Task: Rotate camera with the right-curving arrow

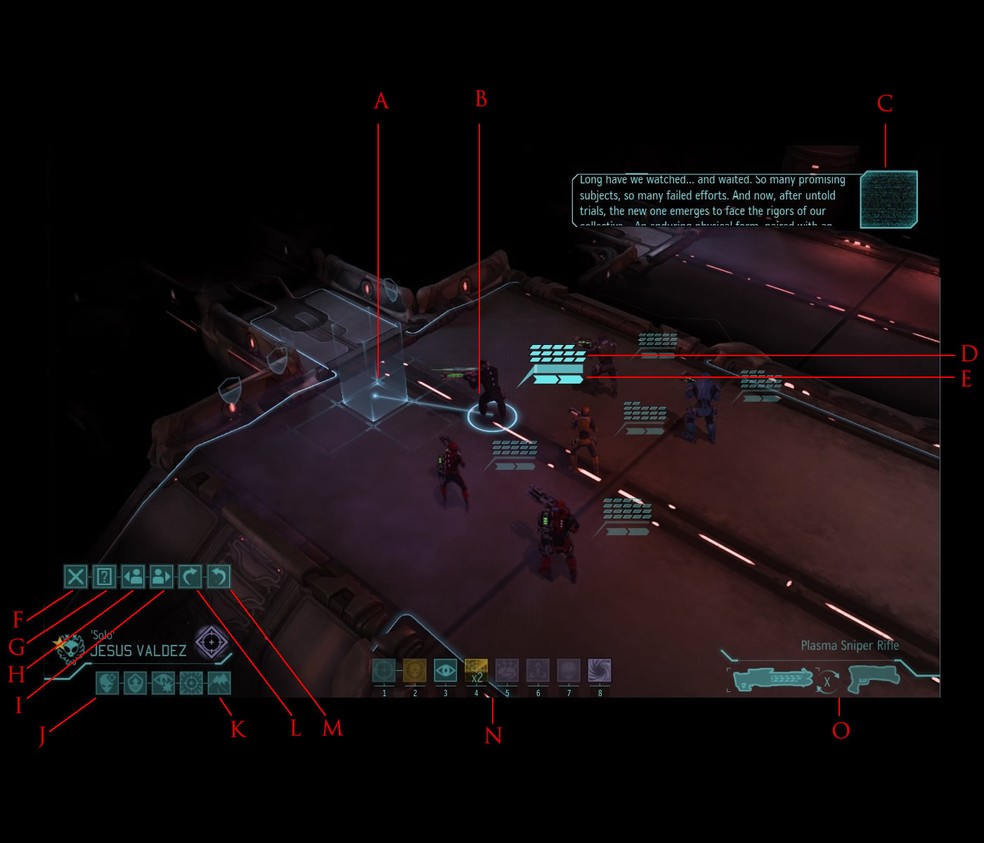Action: coord(190,576)
